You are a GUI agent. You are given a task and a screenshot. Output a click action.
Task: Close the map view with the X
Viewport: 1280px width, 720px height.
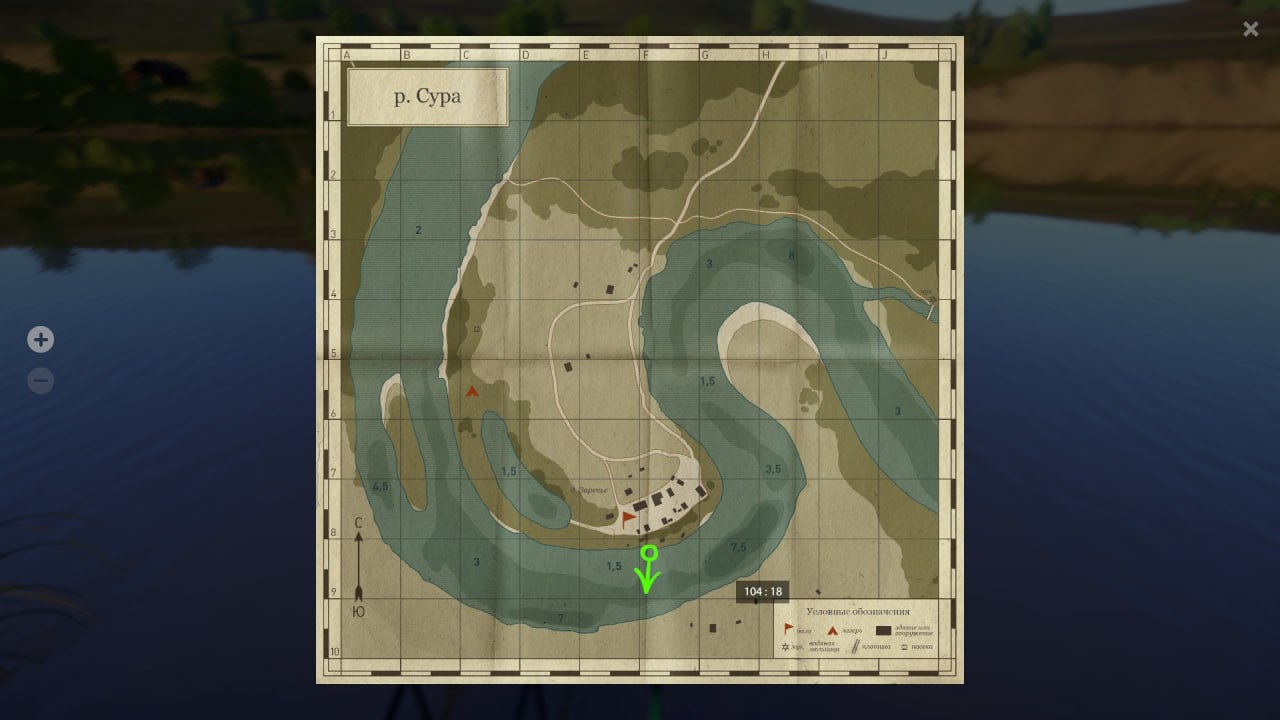[1250, 29]
